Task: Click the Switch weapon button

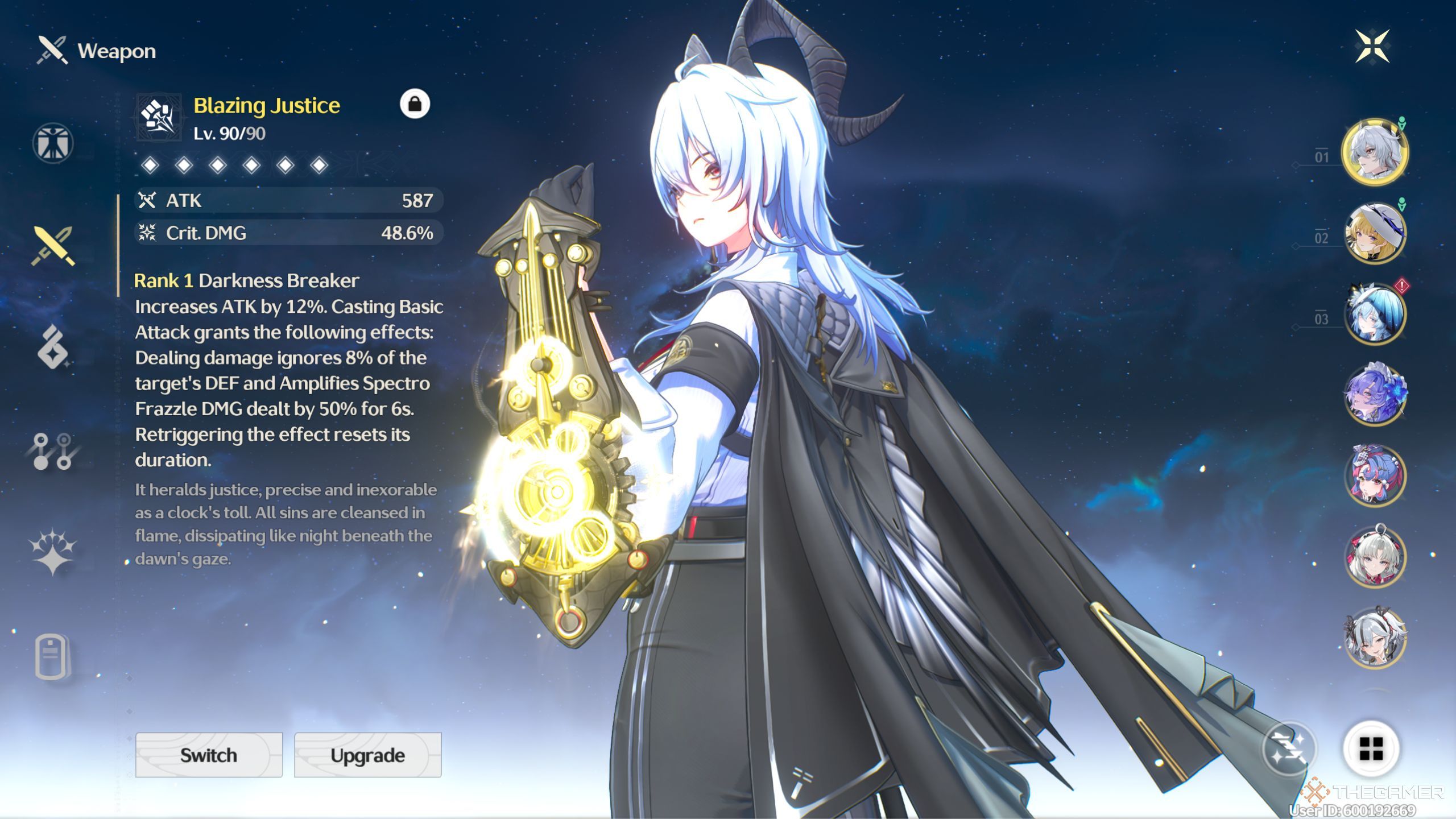Action: point(209,755)
